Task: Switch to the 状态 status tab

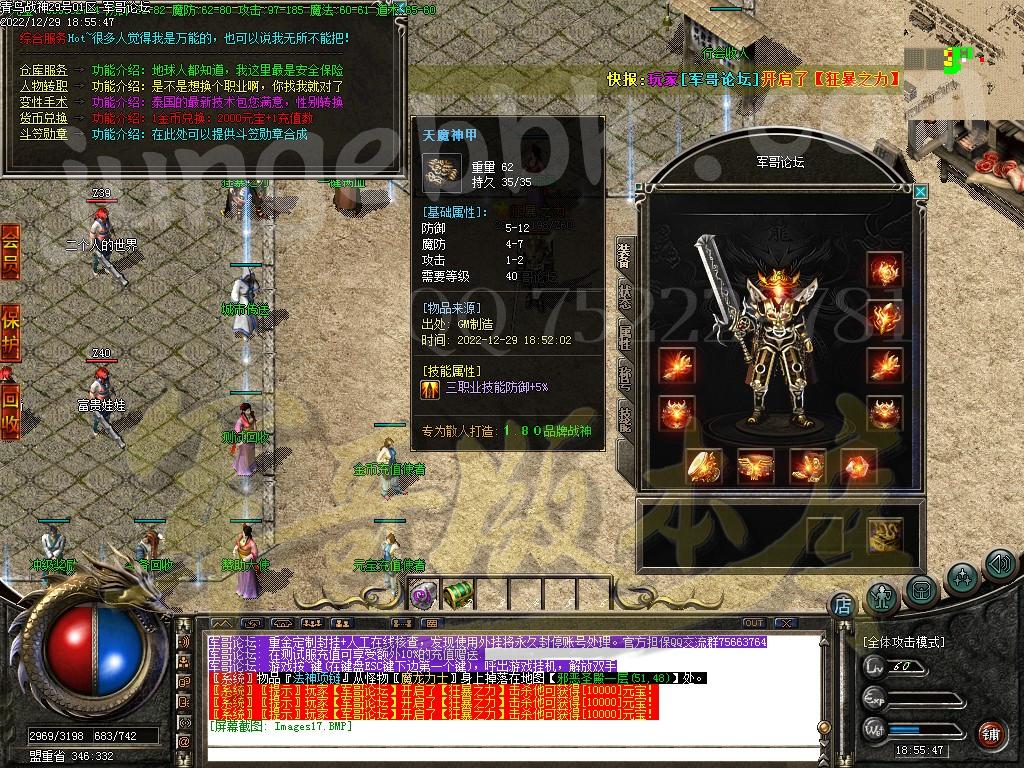Action: coord(624,297)
